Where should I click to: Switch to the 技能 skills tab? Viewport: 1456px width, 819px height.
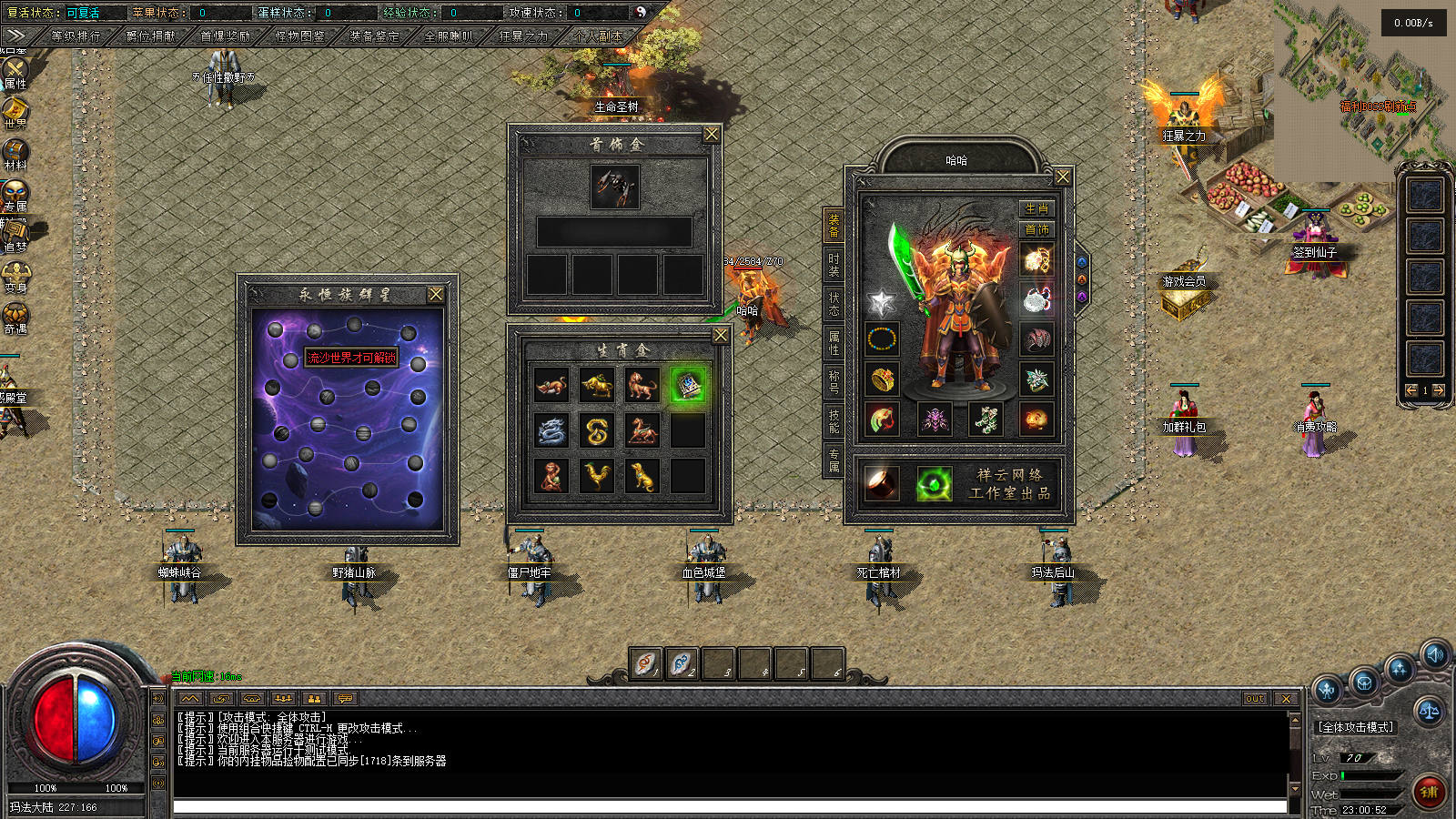click(x=834, y=420)
